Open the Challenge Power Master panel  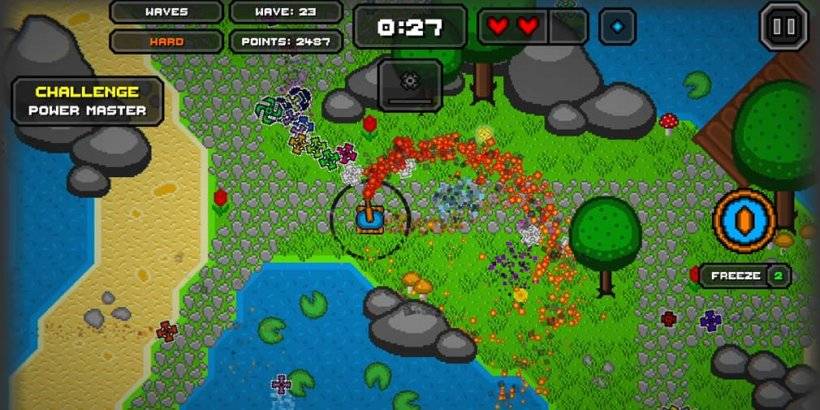(87, 101)
